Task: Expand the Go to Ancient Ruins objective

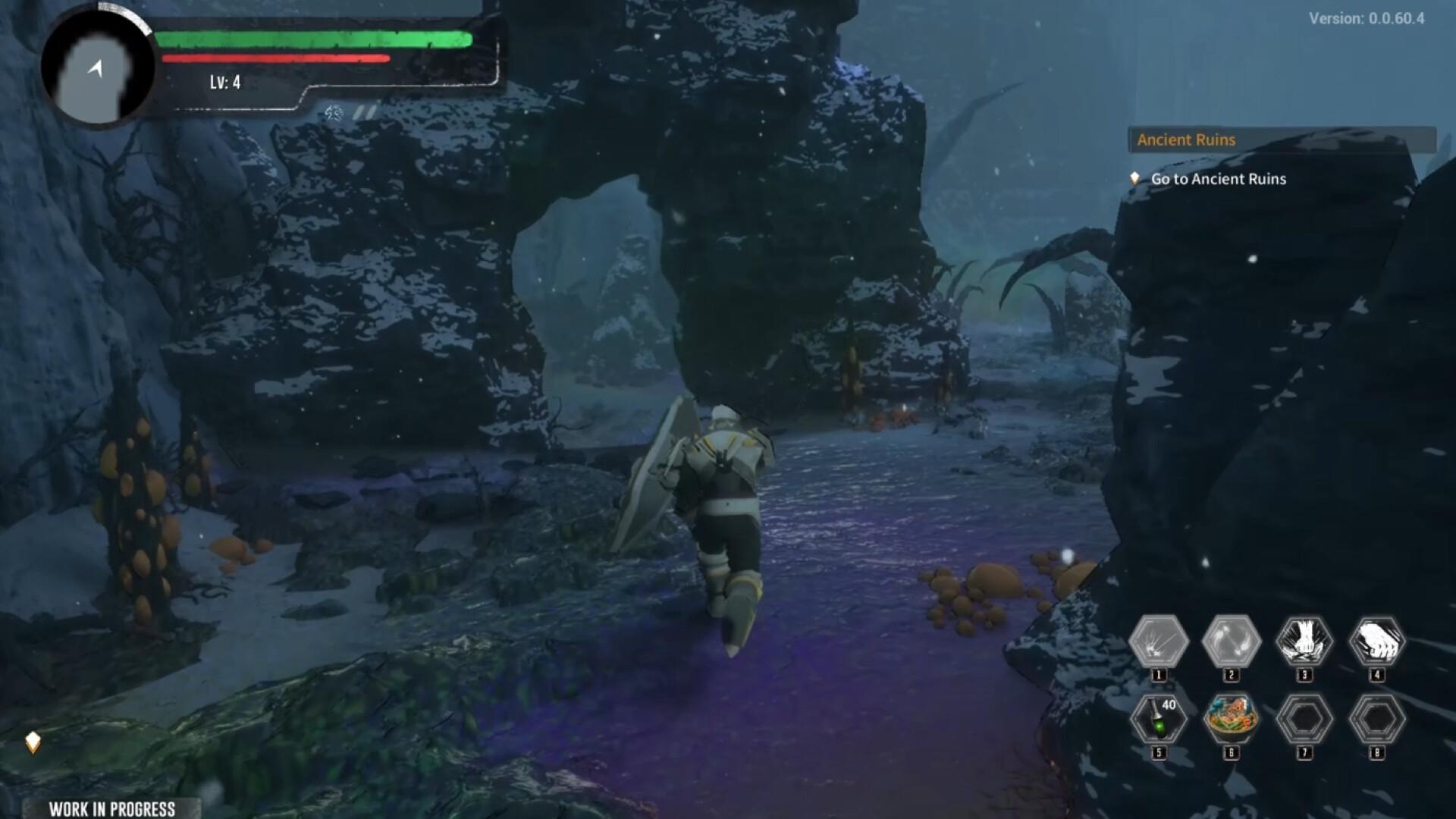Action: pos(1217,179)
